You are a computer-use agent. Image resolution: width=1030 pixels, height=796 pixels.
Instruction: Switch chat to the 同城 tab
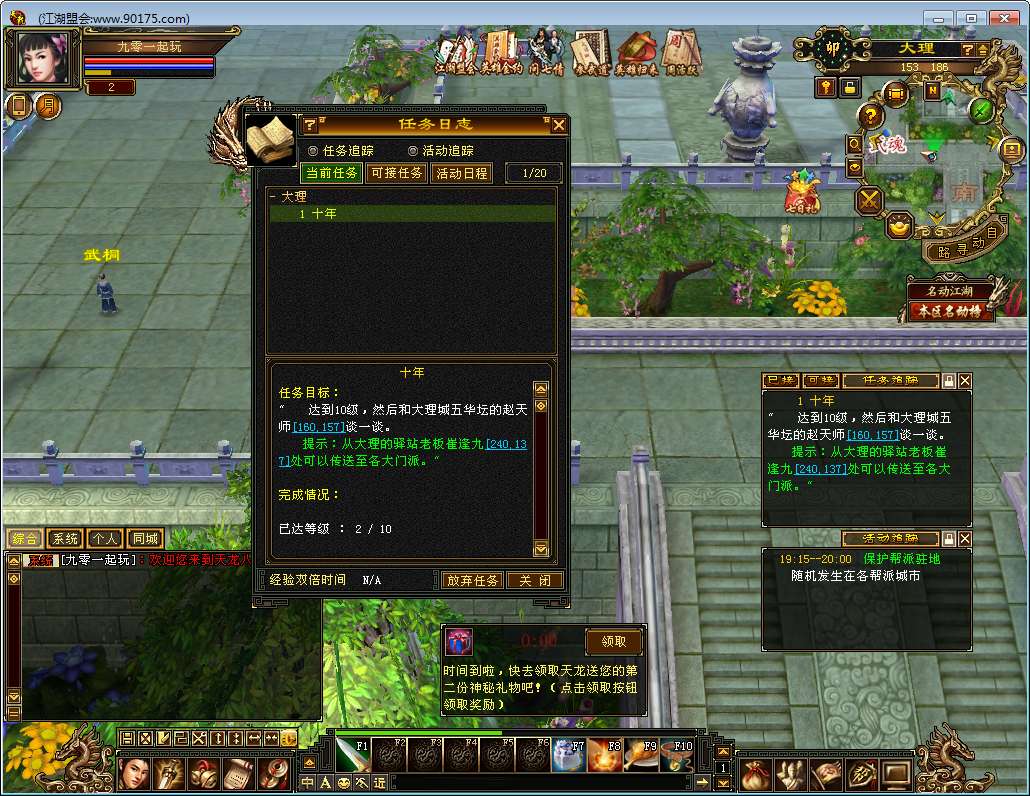145,539
